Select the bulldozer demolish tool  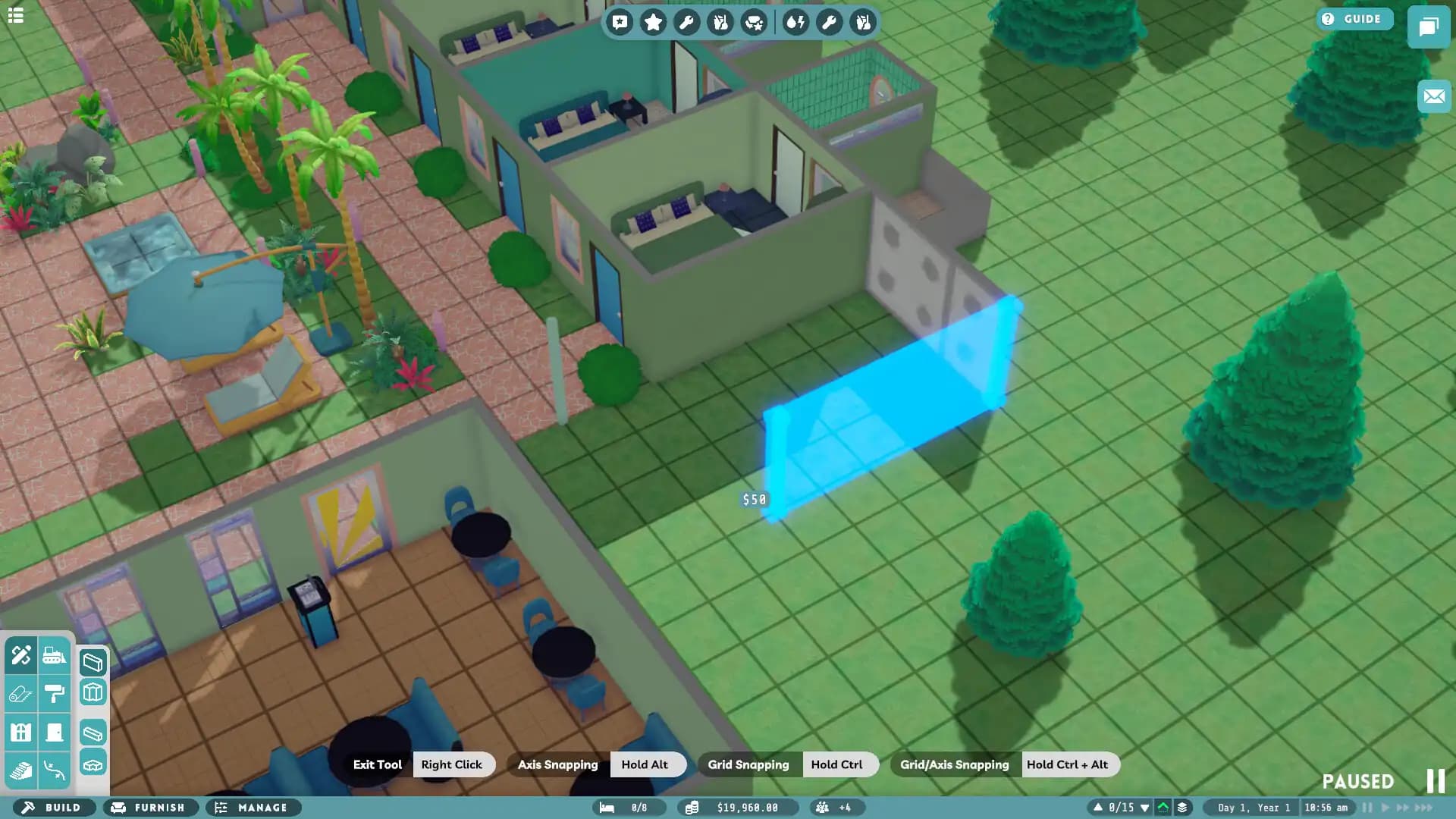(x=55, y=655)
